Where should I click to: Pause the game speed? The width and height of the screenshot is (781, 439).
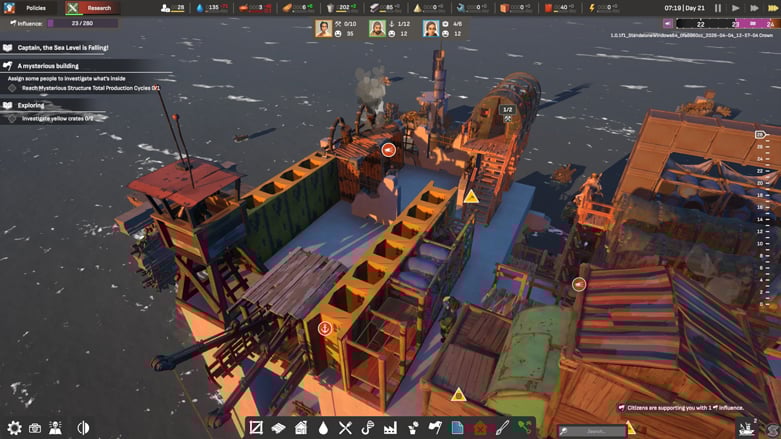point(717,8)
